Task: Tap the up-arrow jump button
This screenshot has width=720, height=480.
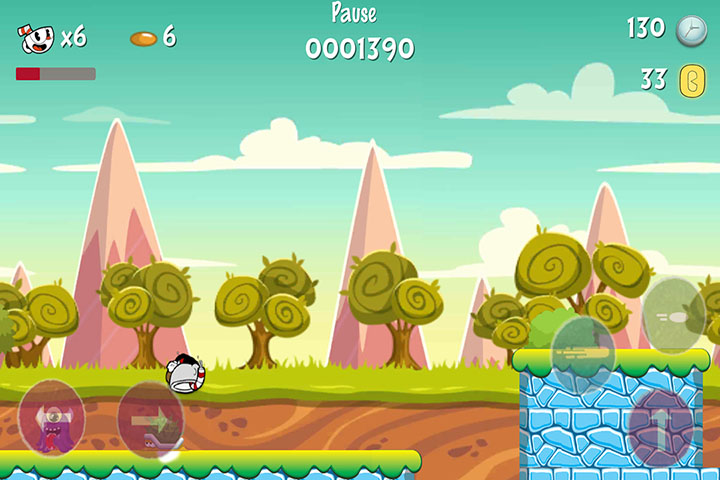Action: [x=660, y=421]
